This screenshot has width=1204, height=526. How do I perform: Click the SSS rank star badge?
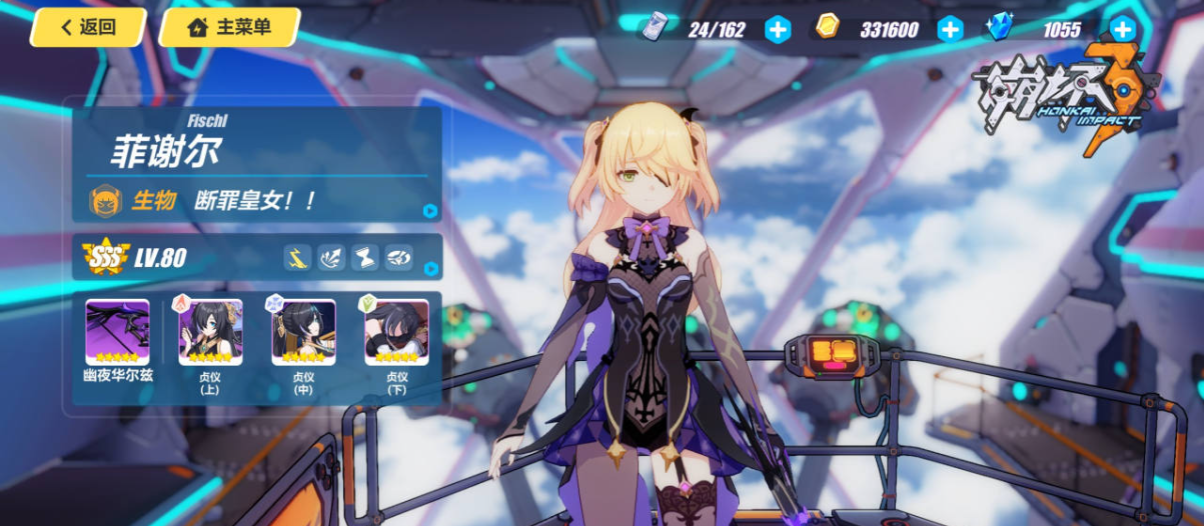click(x=106, y=258)
